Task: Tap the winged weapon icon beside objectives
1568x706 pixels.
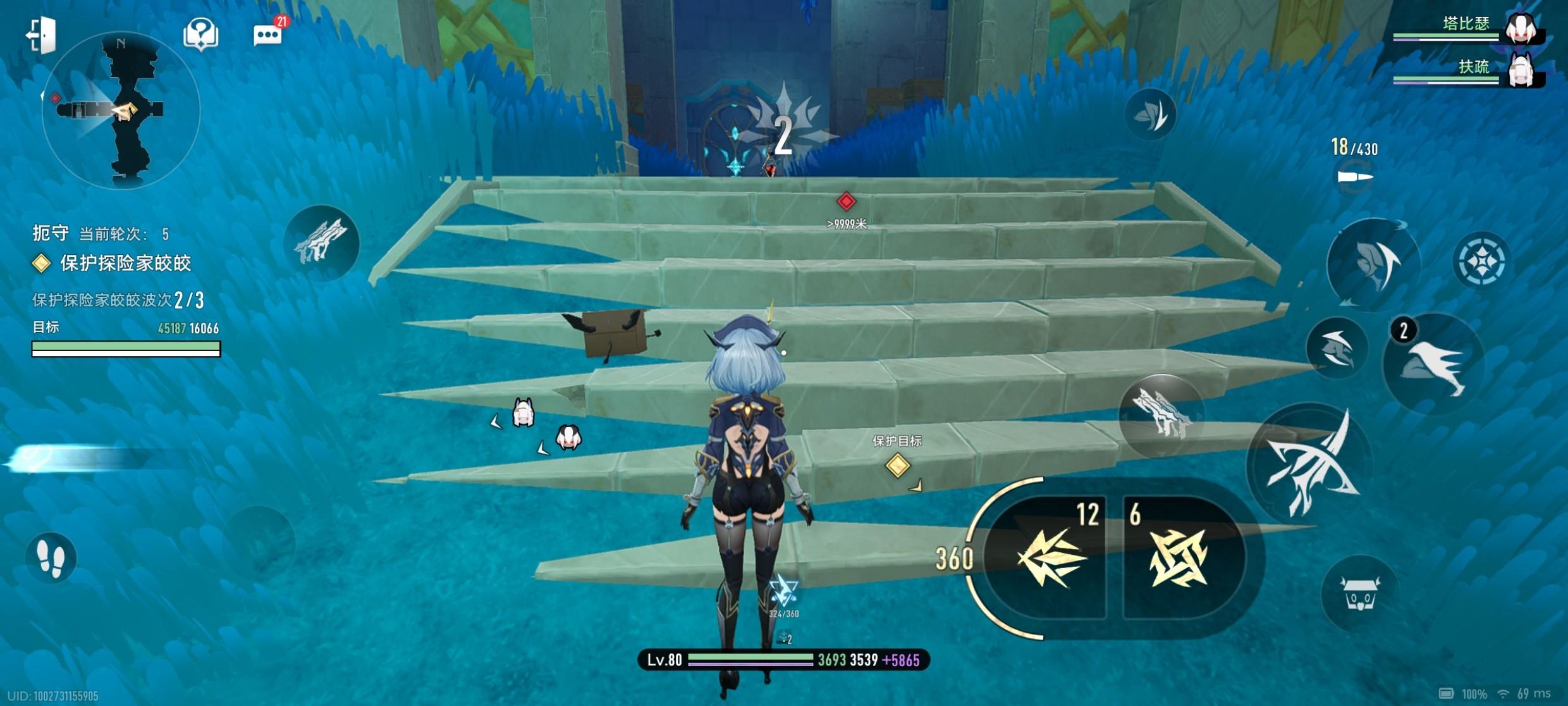Action: pyautogui.click(x=322, y=242)
